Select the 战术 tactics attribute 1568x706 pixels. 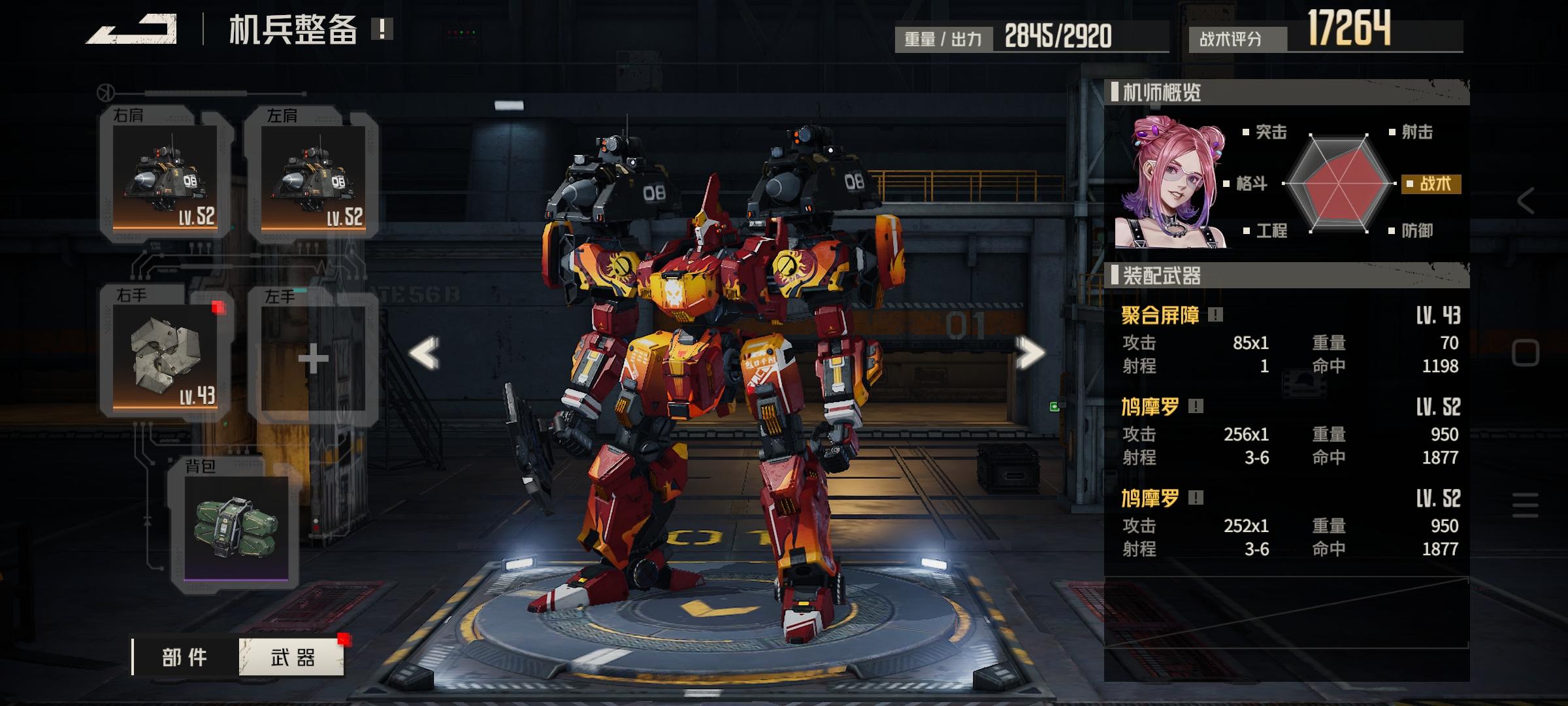[1433, 184]
